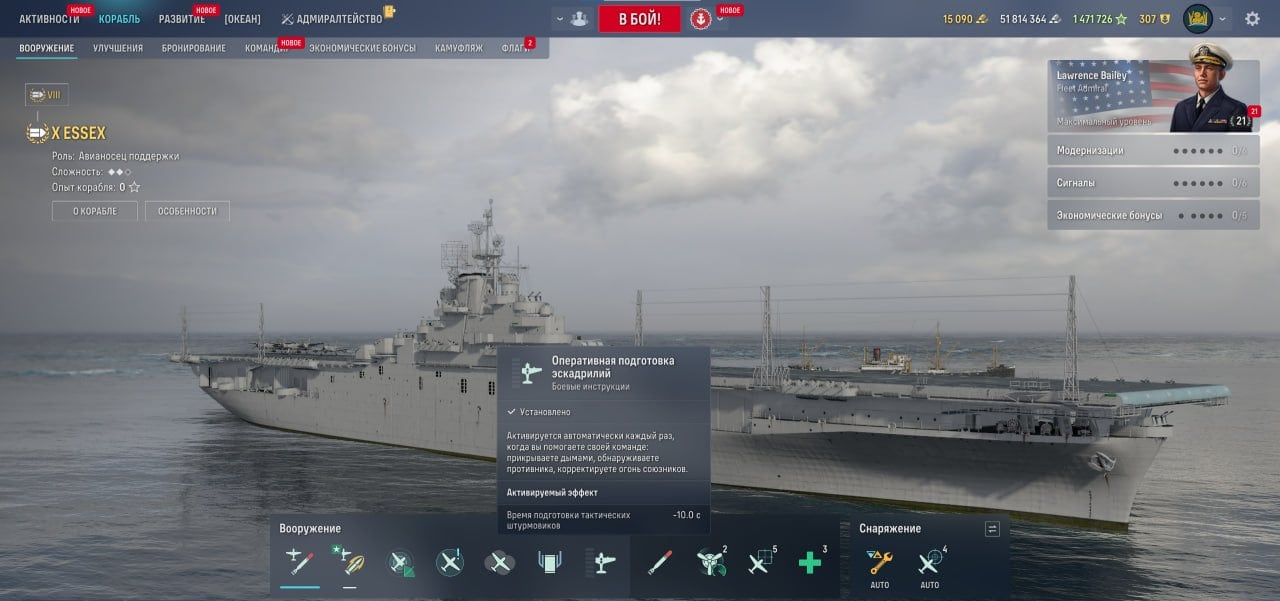The image size is (1280, 601).
Task: Switch to the Камуфляж tab
Action: pyautogui.click(x=458, y=48)
